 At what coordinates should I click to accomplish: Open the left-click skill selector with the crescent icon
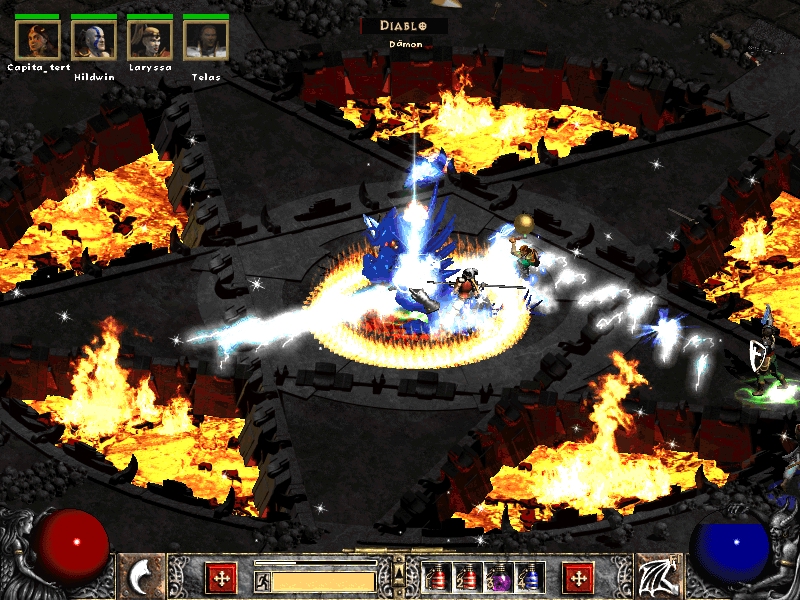point(142,577)
